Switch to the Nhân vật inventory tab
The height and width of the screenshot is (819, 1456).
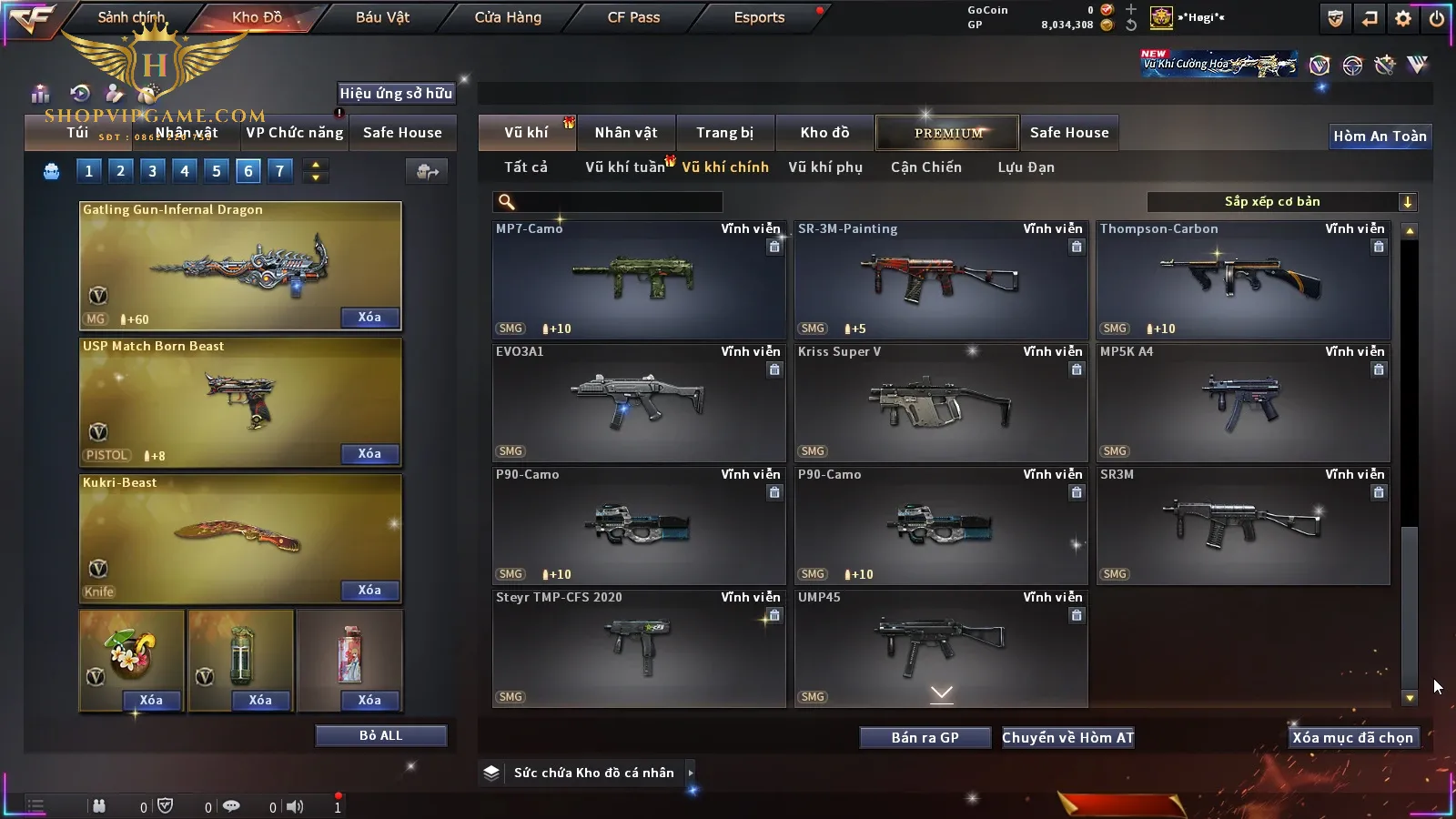coord(625,133)
